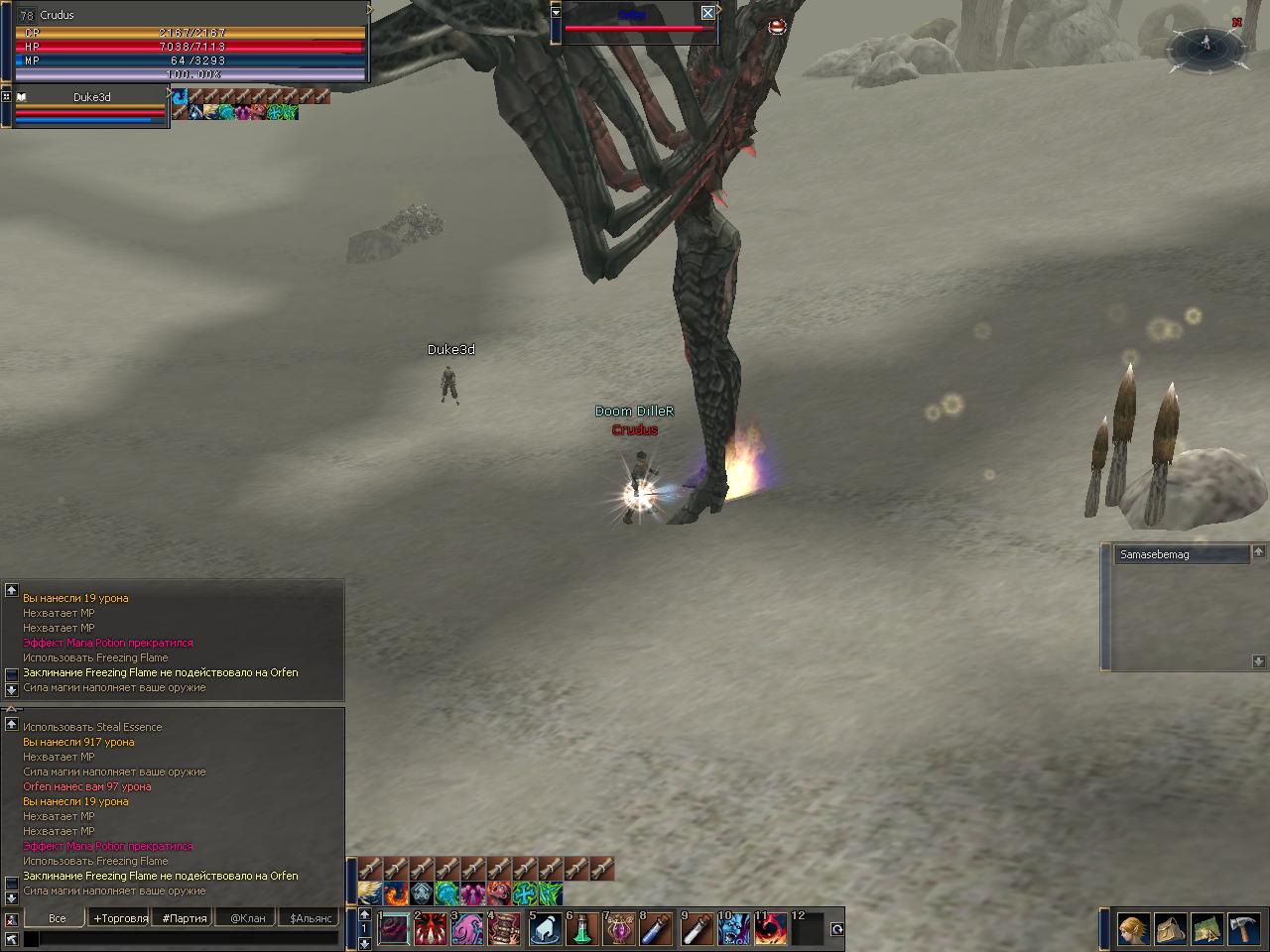Cast the pink swirl skill in slot 3
The height and width of the screenshot is (952, 1270).
(x=467, y=929)
